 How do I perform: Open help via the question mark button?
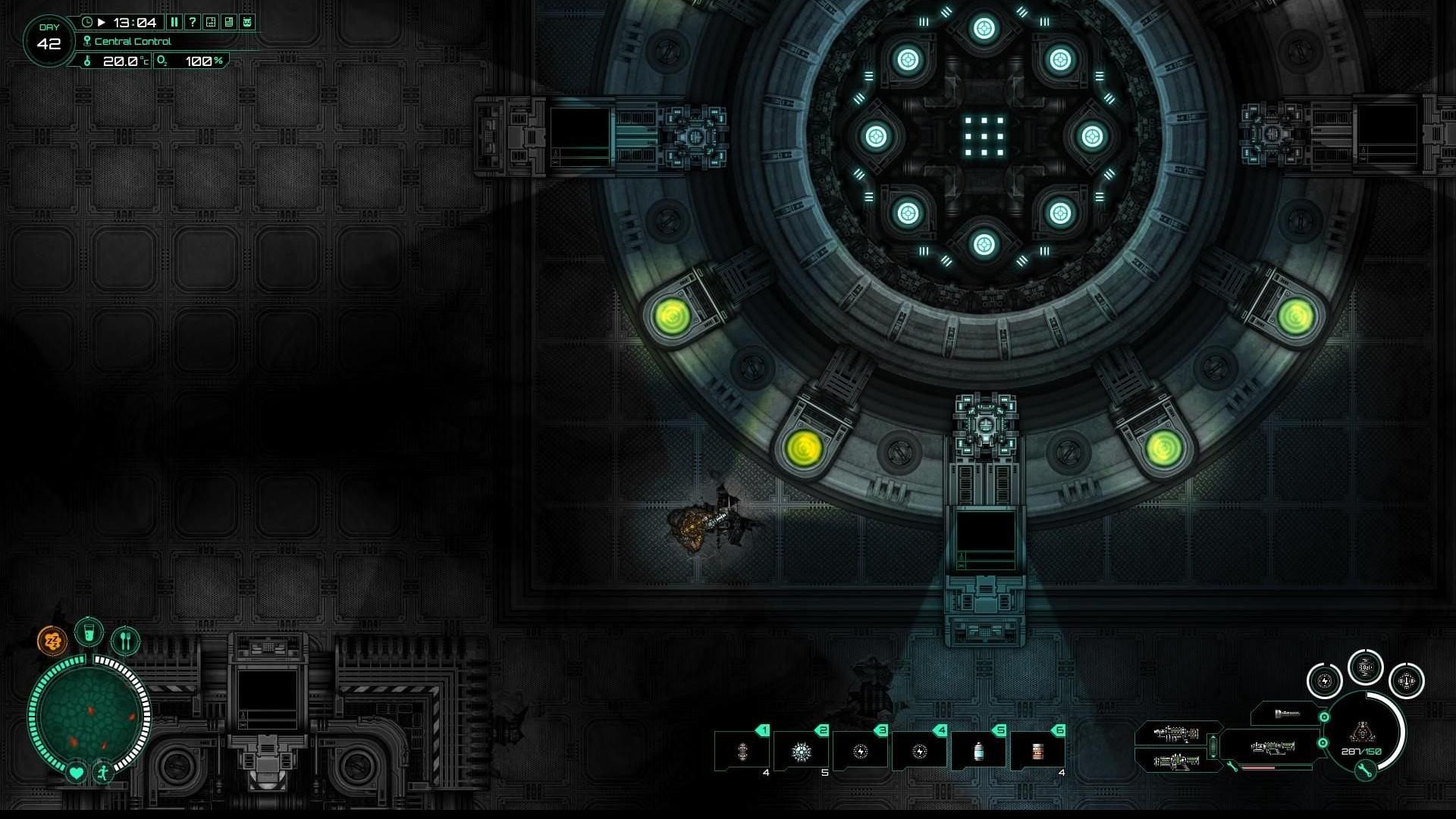pos(193,22)
